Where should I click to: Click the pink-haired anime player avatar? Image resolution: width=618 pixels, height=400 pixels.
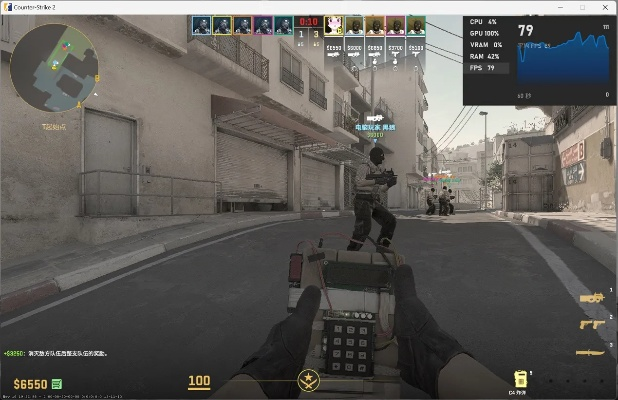click(x=332, y=24)
